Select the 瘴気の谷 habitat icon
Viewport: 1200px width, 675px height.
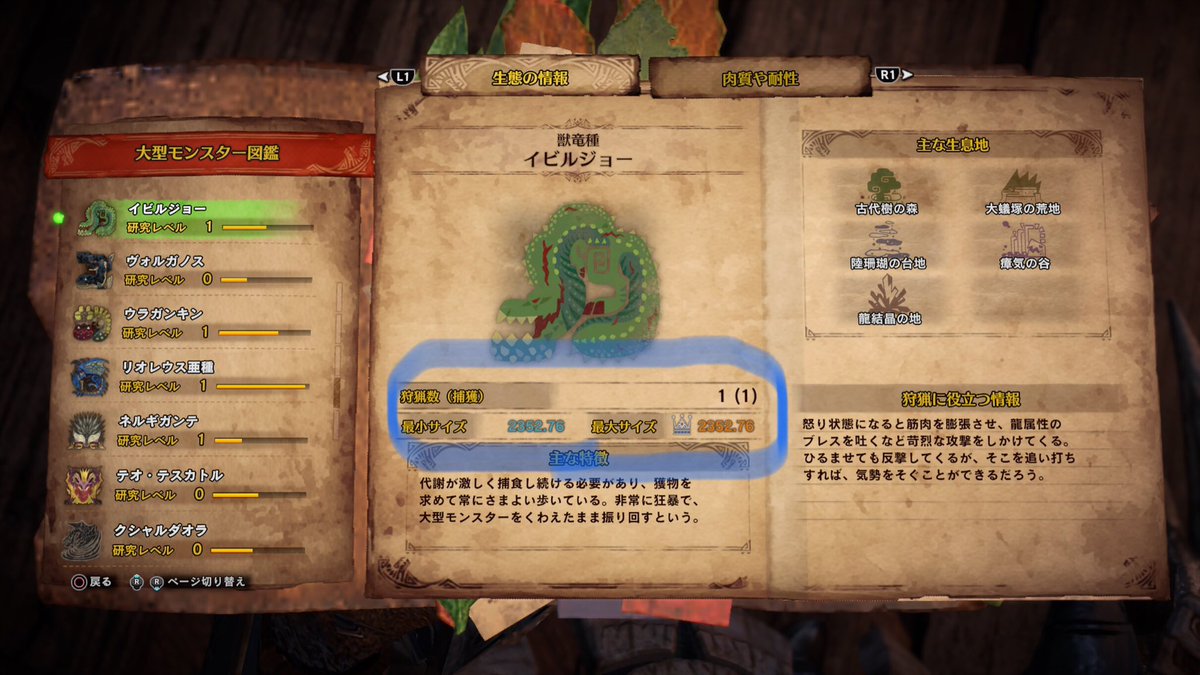1020,240
